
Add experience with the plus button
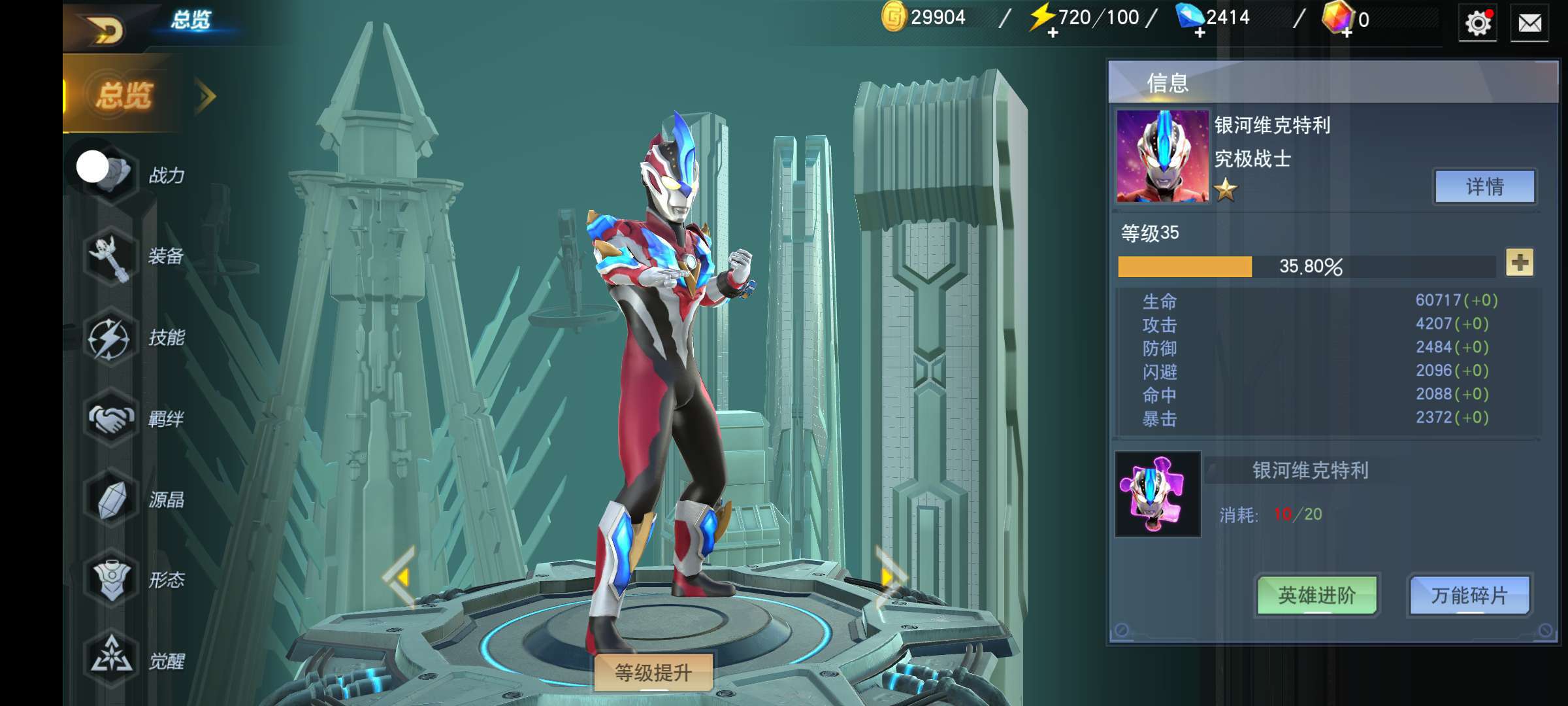[x=1520, y=263]
